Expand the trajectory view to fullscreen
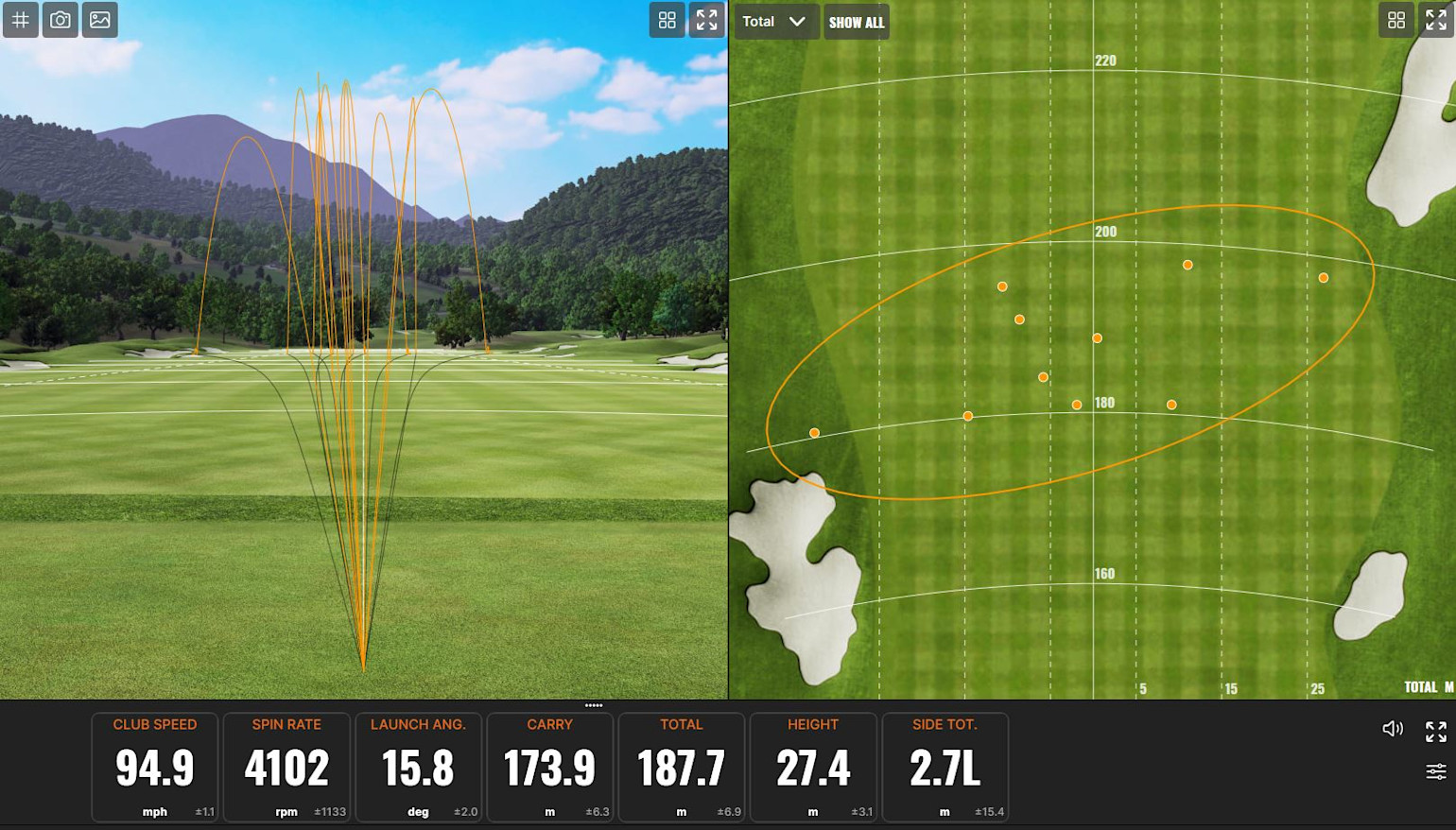 click(705, 20)
